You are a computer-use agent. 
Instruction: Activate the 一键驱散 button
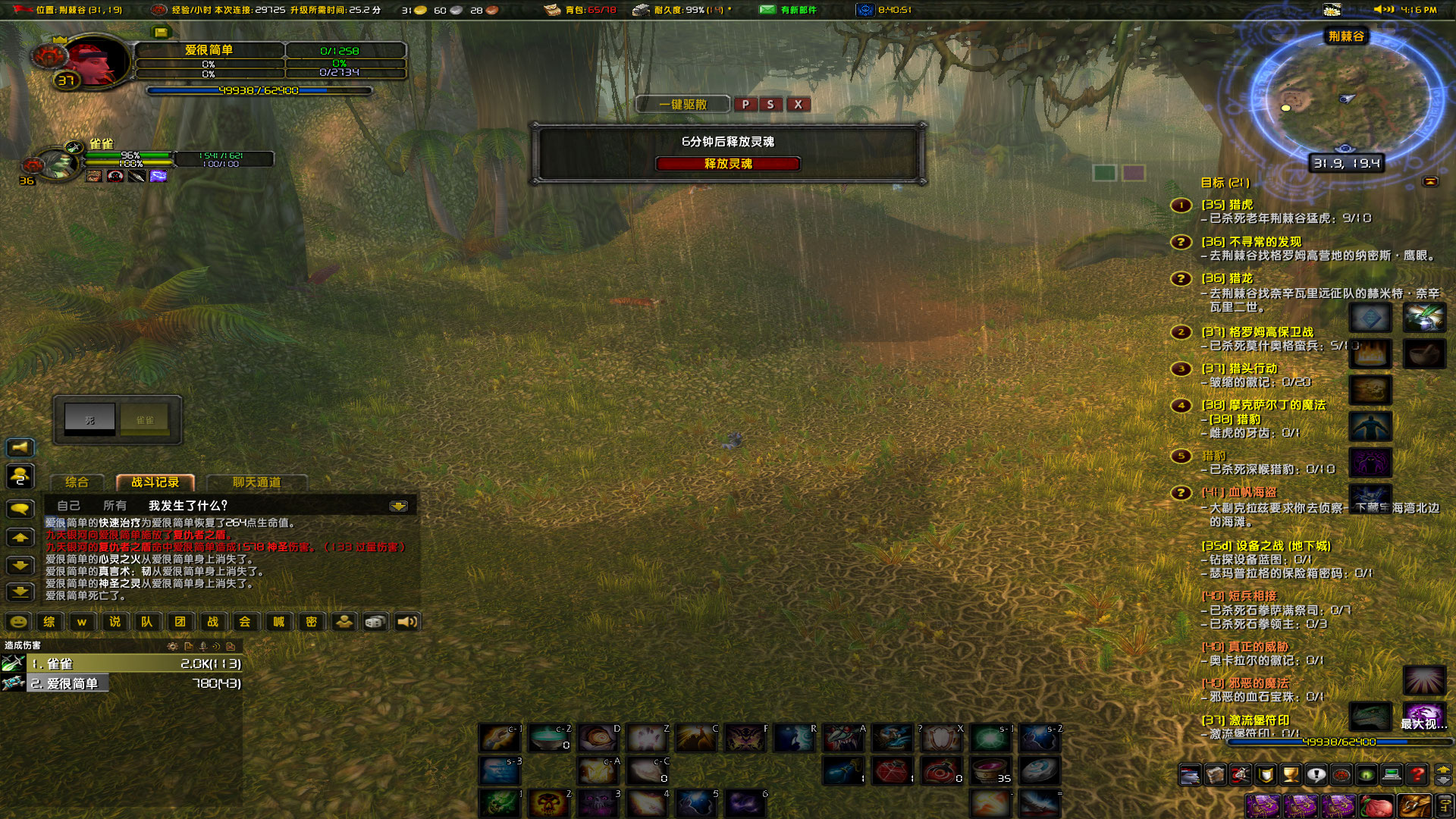[682, 105]
